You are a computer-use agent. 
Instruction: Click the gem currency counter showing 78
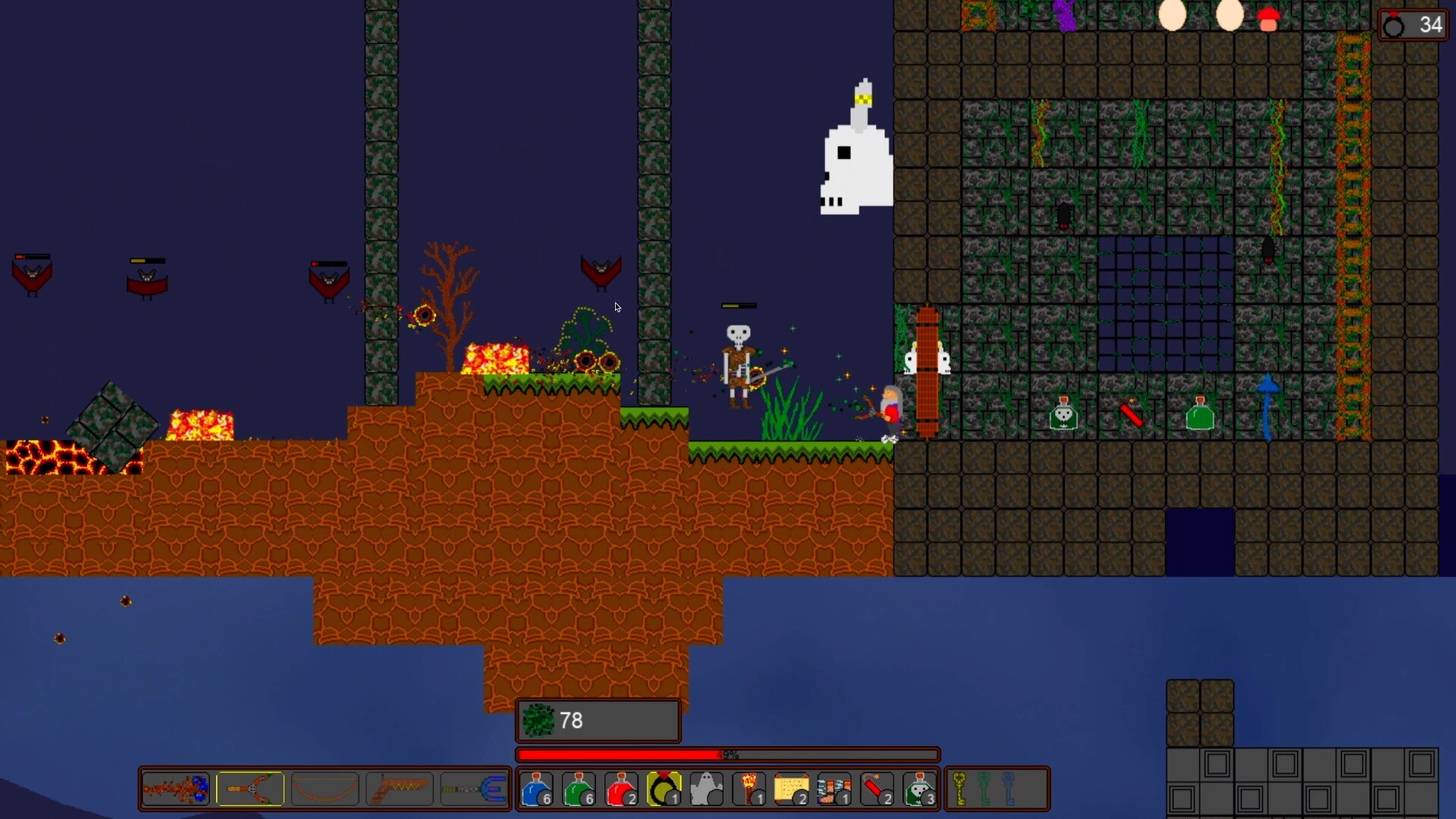(598, 720)
